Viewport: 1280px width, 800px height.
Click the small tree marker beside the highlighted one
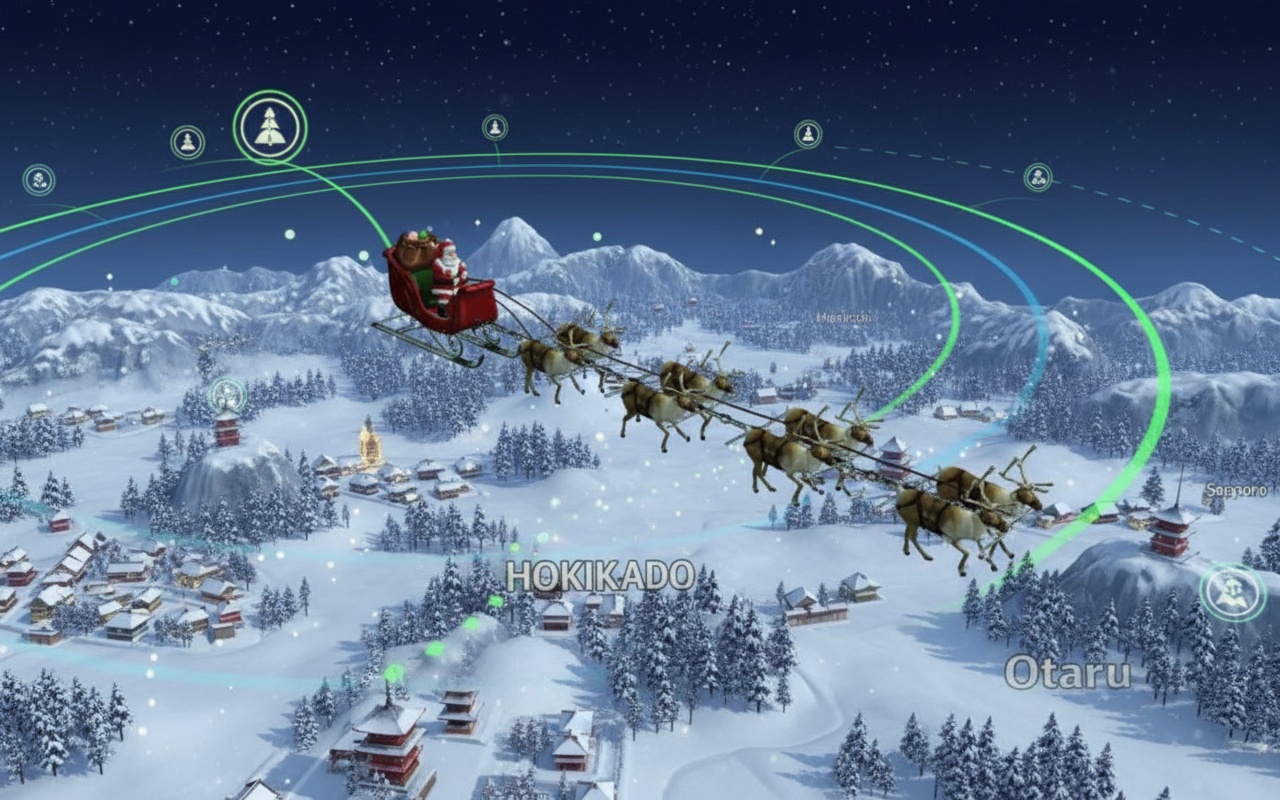(187, 142)
